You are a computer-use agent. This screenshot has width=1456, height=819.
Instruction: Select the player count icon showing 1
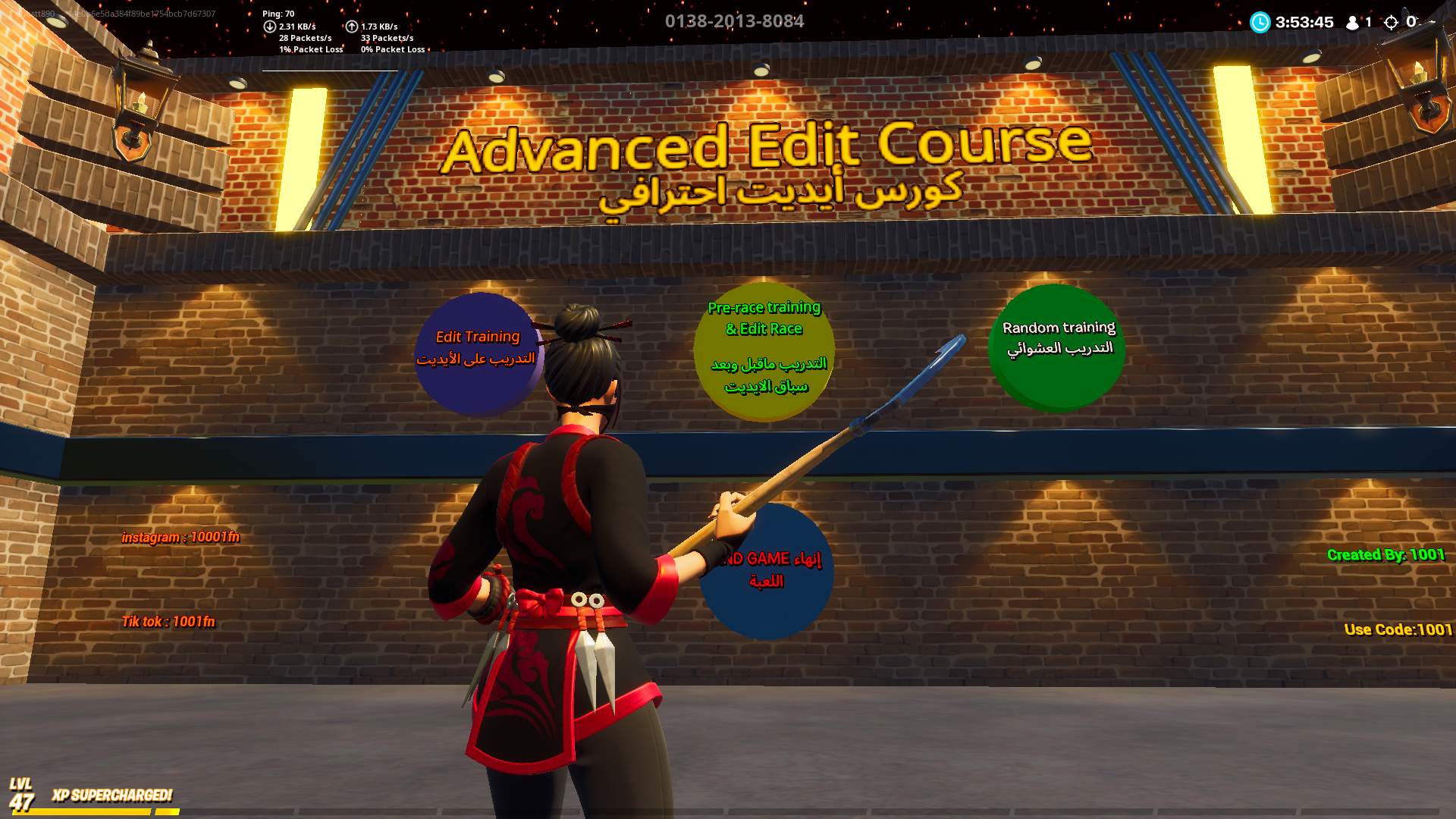tap(1352, 23)
